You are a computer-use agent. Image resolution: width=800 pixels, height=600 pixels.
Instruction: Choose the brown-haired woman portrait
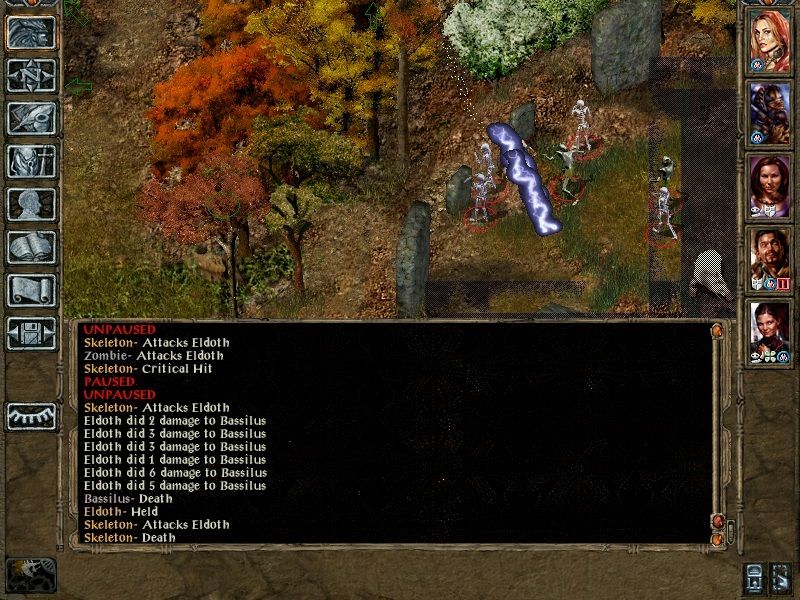pos(770,185)
